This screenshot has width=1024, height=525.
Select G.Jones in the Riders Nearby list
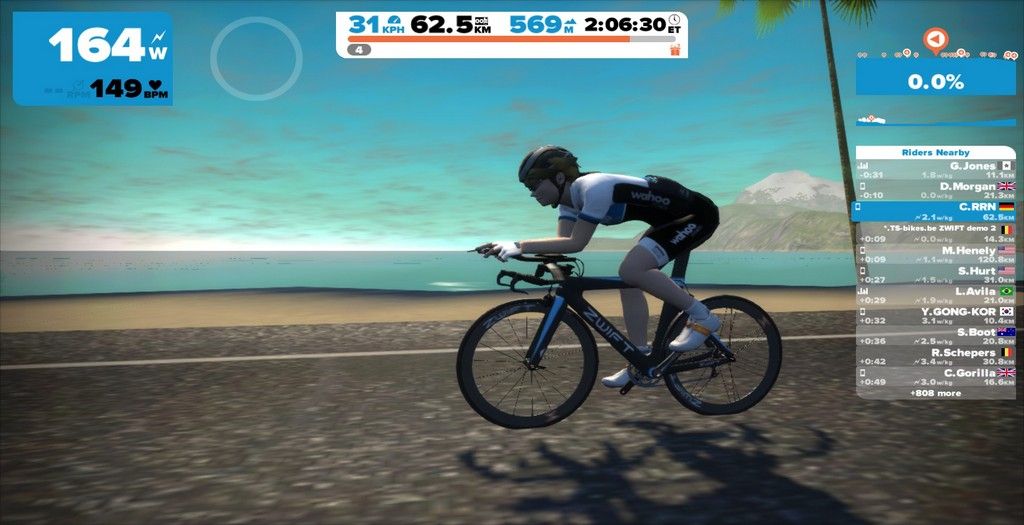[935, 170]
